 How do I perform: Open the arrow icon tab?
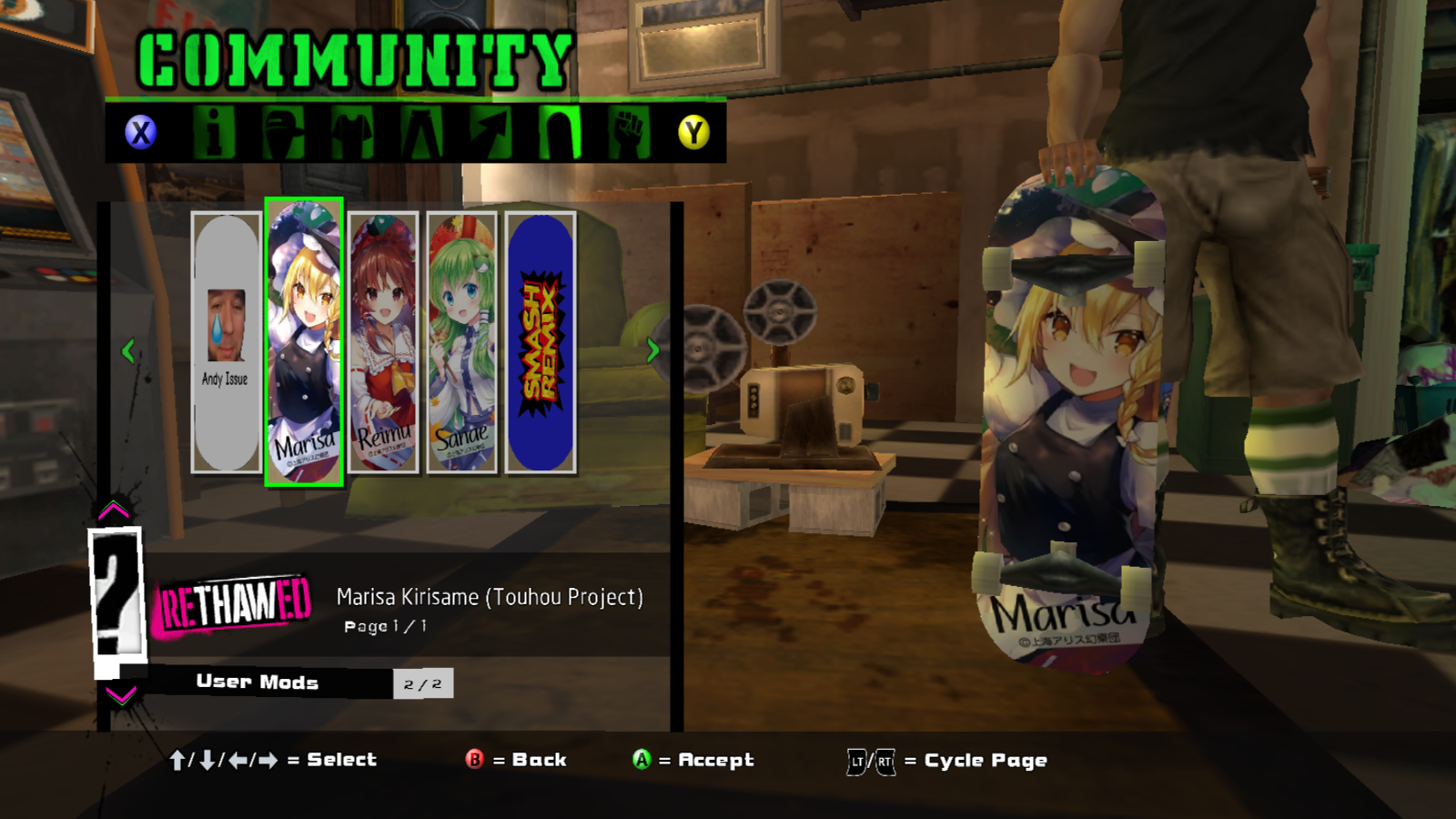[x=490, y=133]
